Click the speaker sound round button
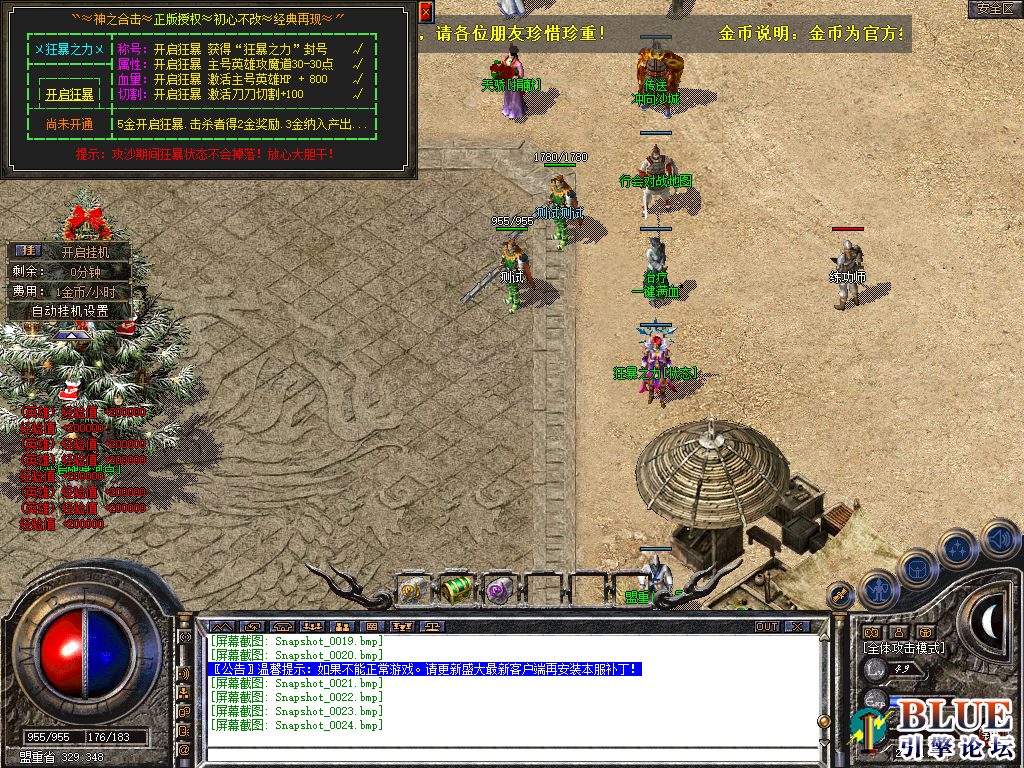The height and width of the screenshot is (768, 1024). pyautogui.click(x=999, y=541)
